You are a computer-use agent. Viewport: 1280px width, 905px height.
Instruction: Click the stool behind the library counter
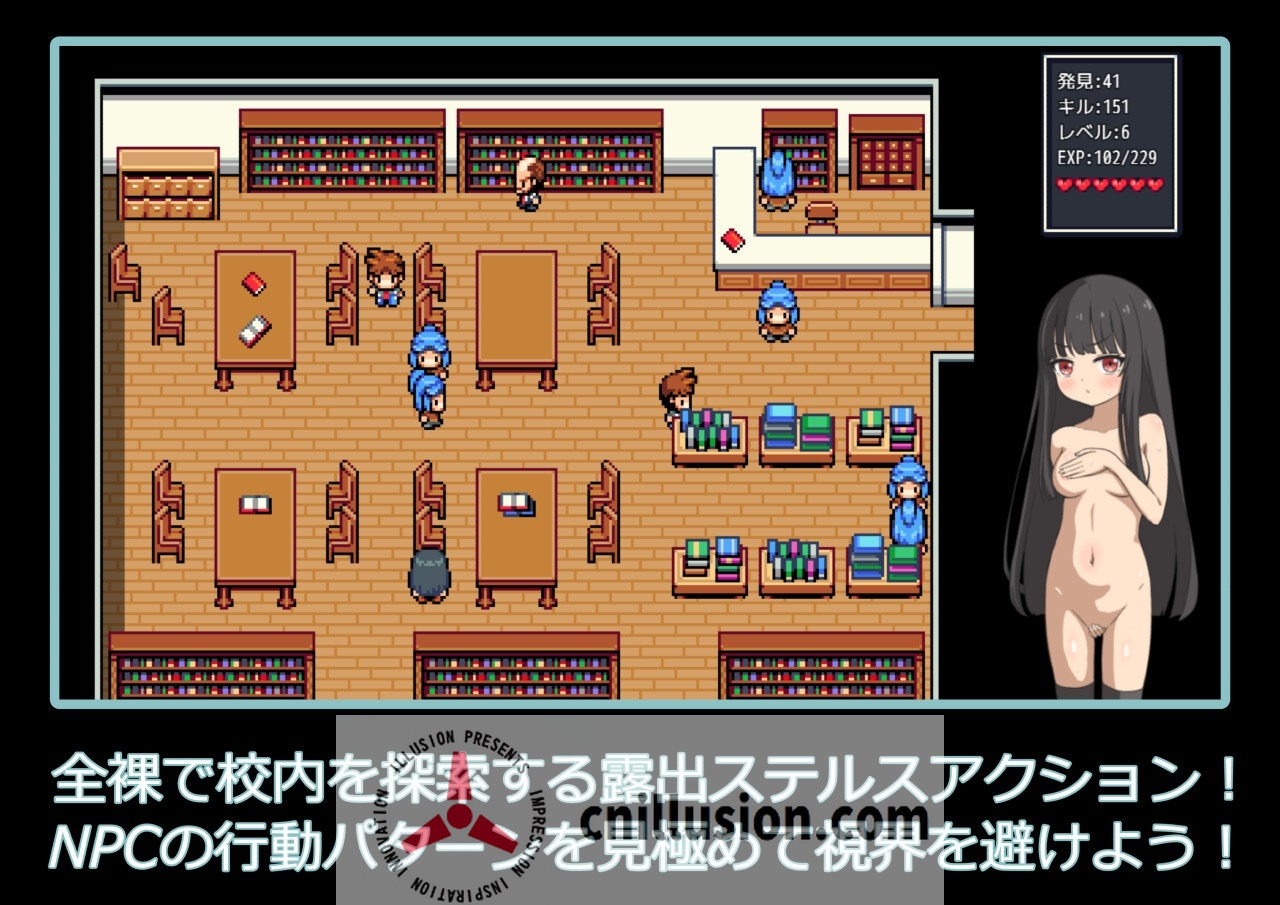coord(823,210)
